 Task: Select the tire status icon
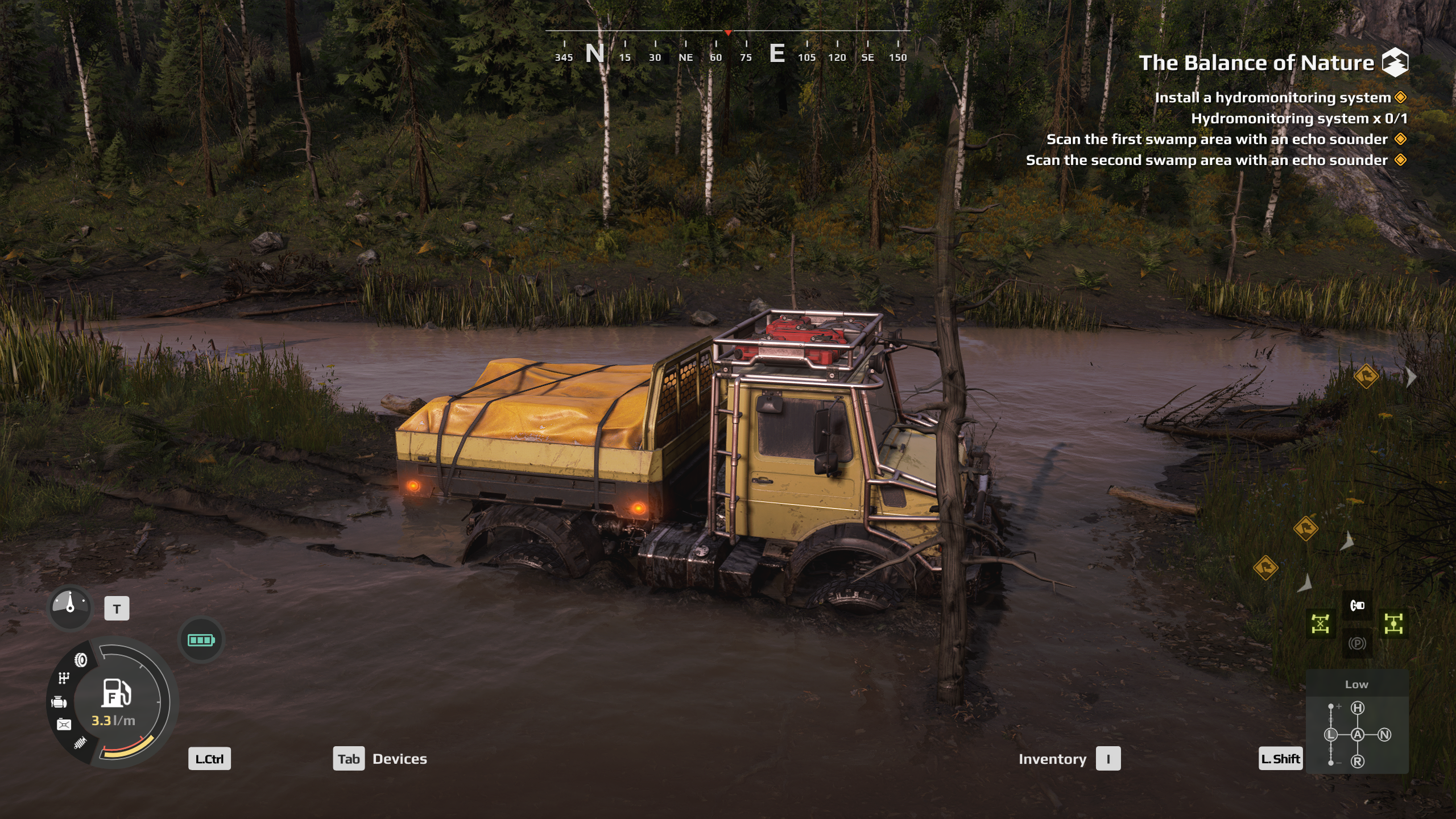click(x=81, y=660)
